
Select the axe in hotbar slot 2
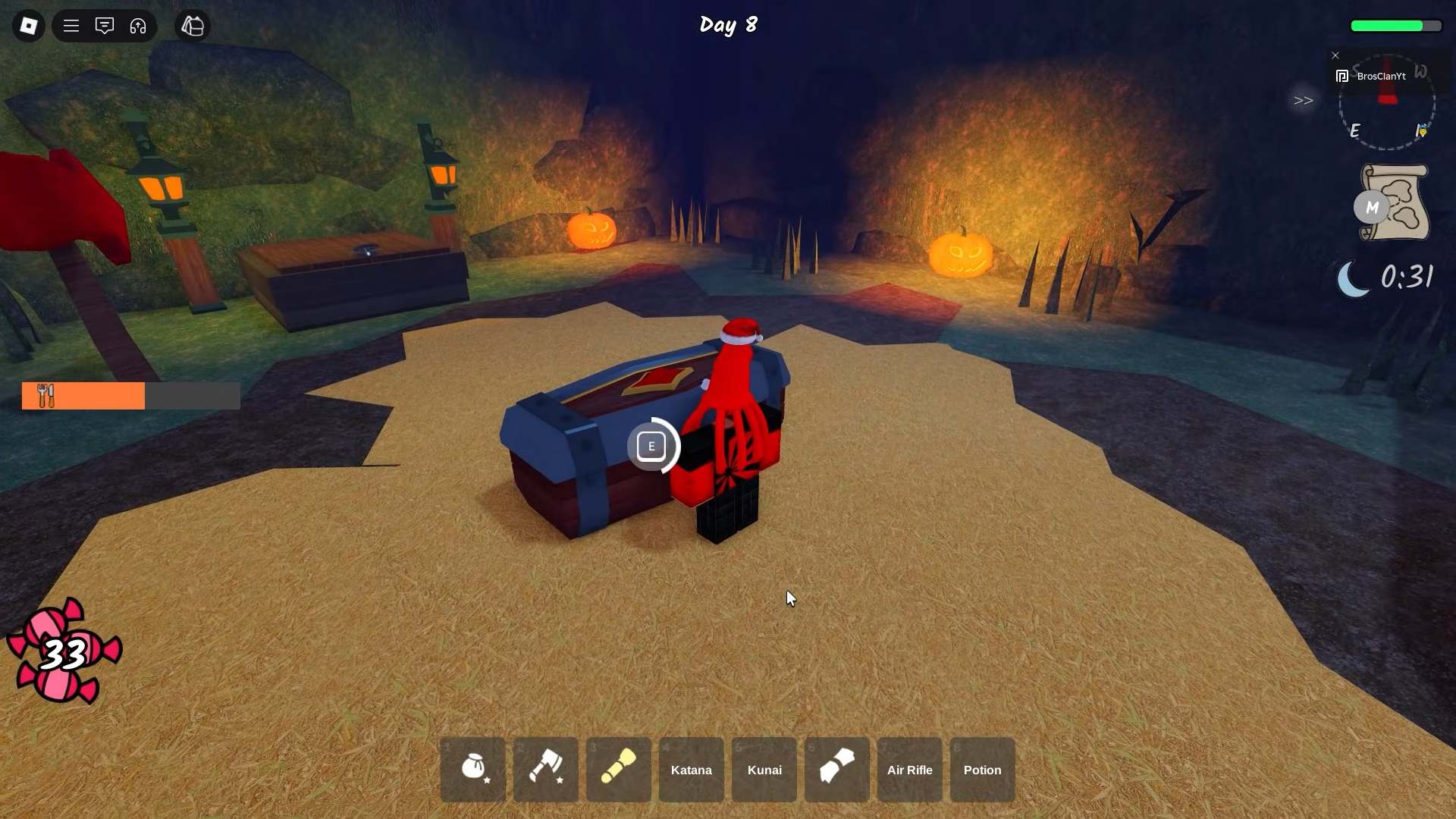[545, 769]
